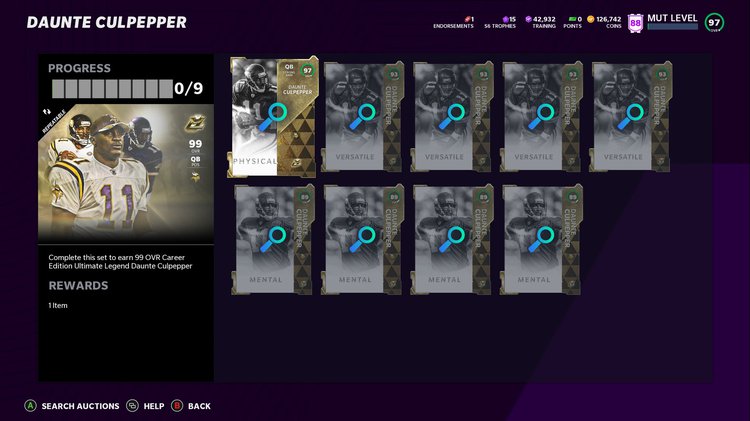Select the 97 OVR Physical Daunte Culpepper card
750x421 pixels.
(273, 116)
